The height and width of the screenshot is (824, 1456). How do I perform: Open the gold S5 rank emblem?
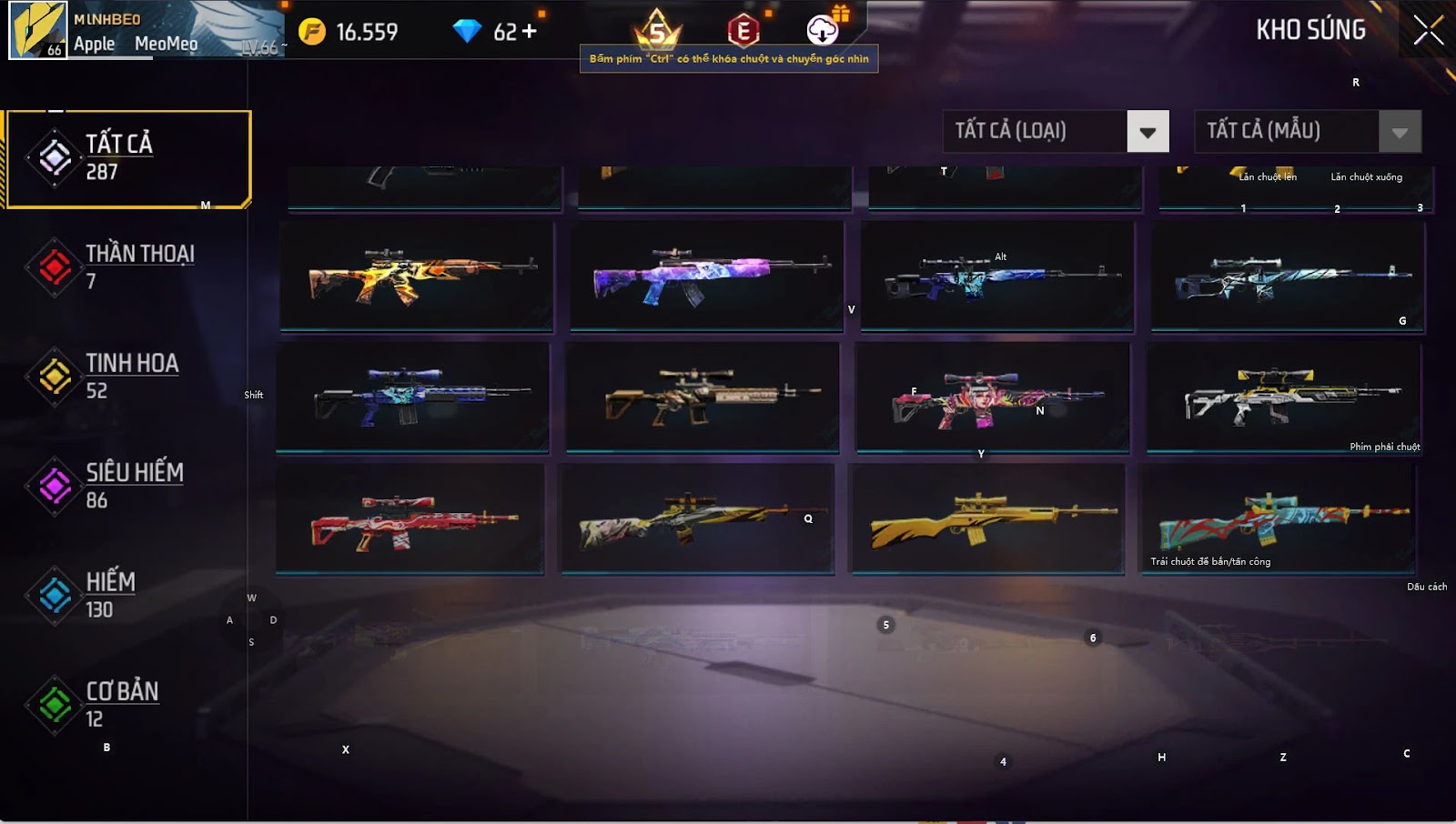point(657,31)
